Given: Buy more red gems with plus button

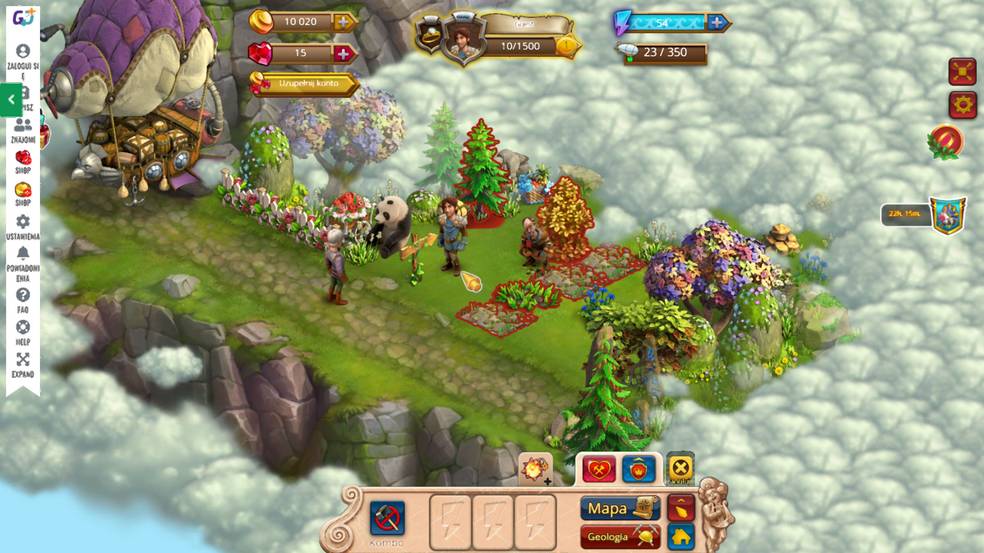Looking at the screenshot, I should pos(344,54).
